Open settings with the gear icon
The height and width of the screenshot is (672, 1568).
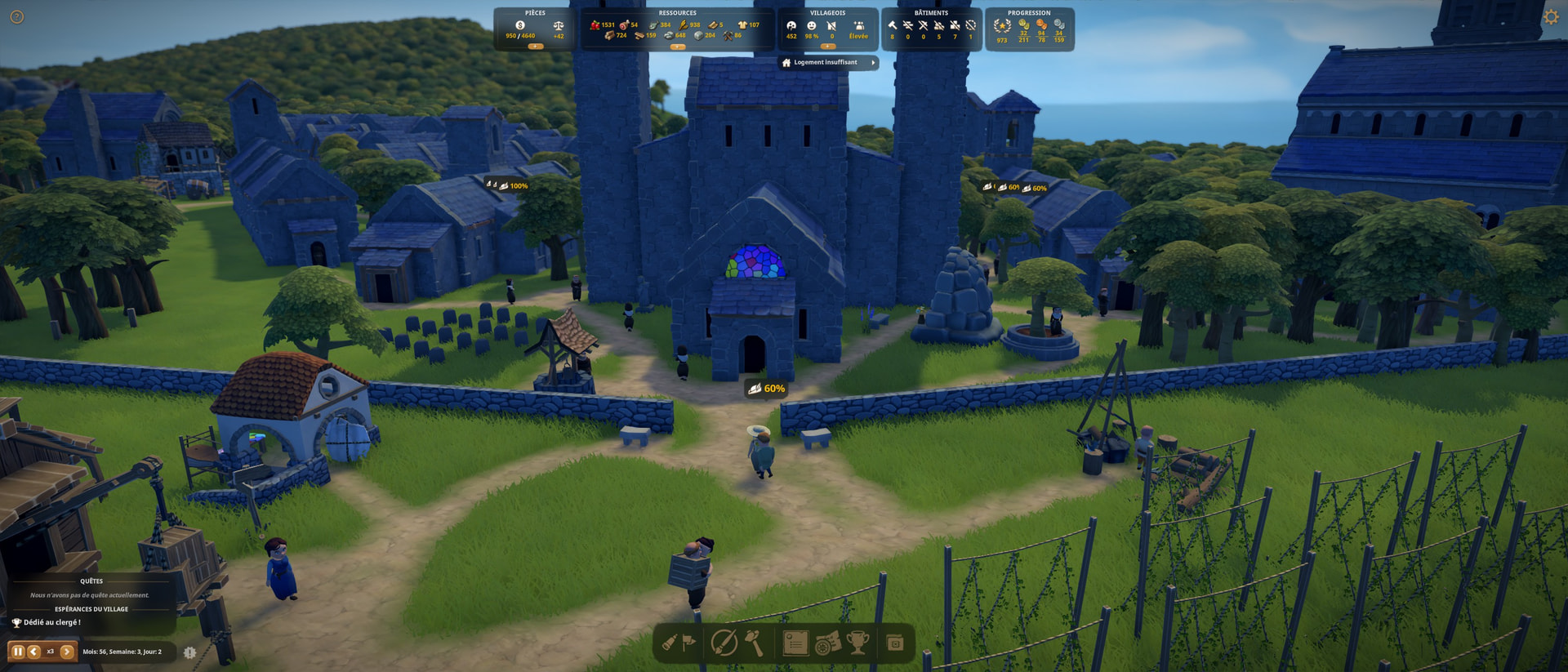[x=1550, y=17]
